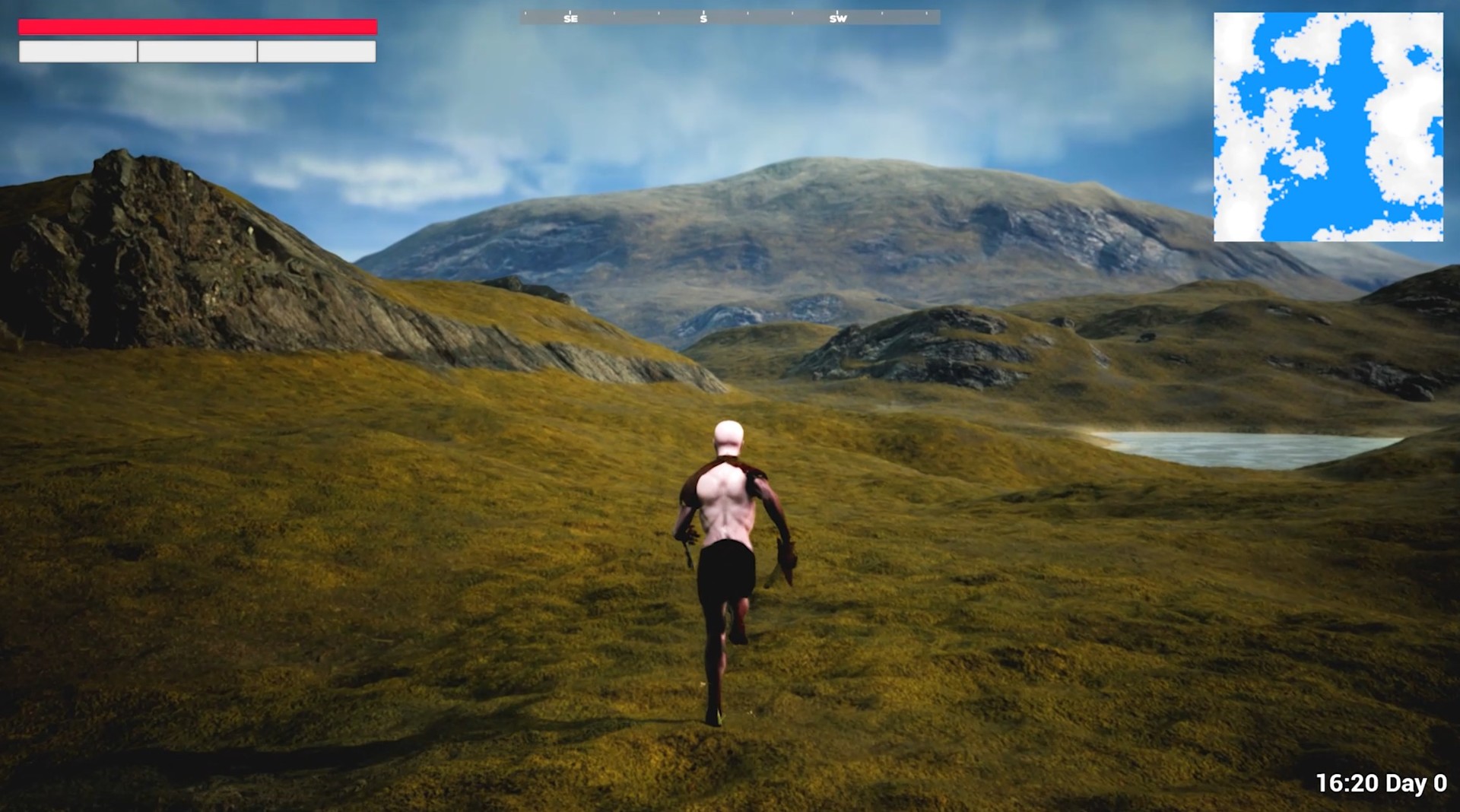1460x812 pixels.
Task: Click the SW marker on the compass
Action: [x=839, y=18]
